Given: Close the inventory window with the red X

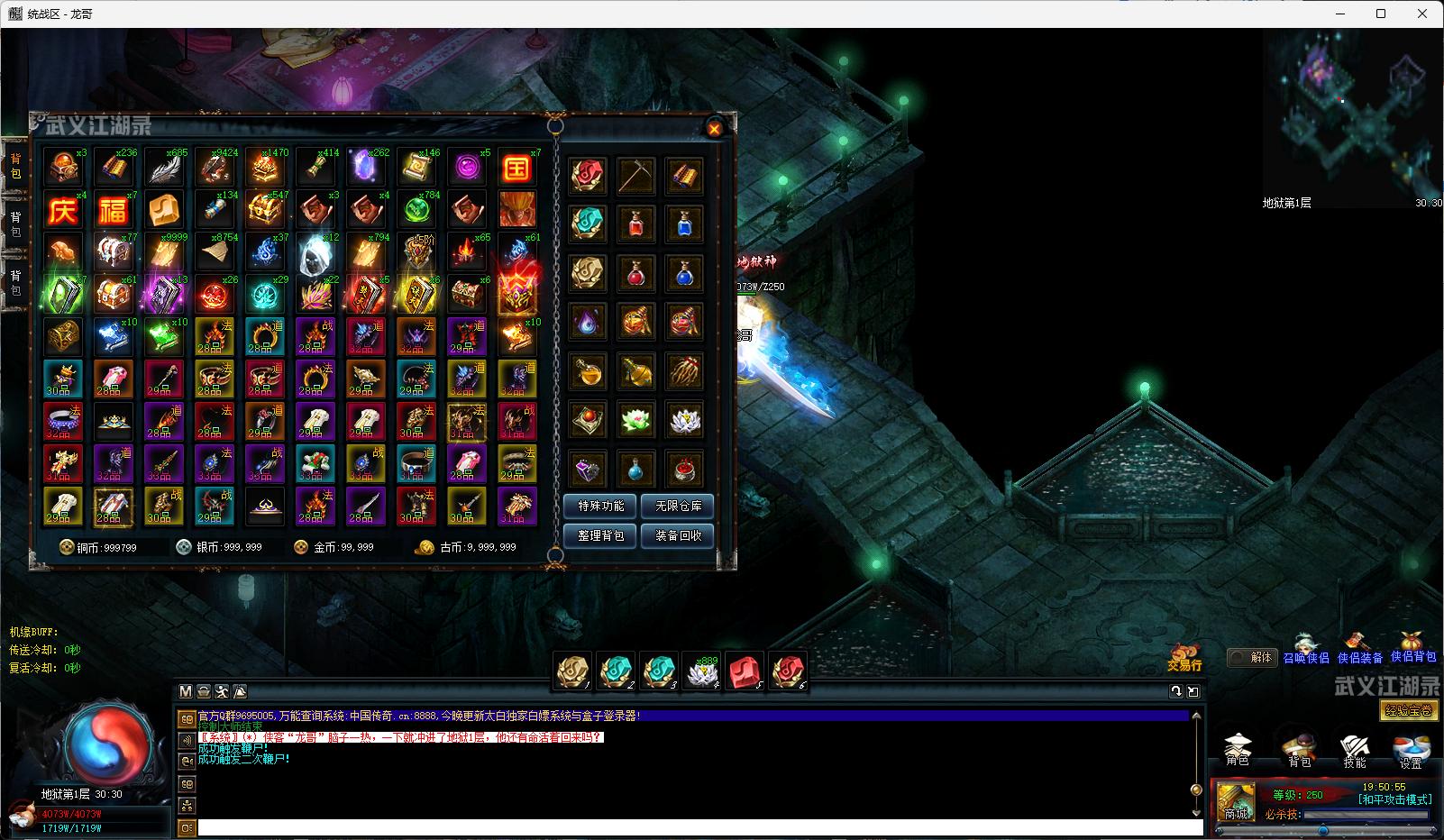Looking at the screenshot, I should tap(714, 129).
